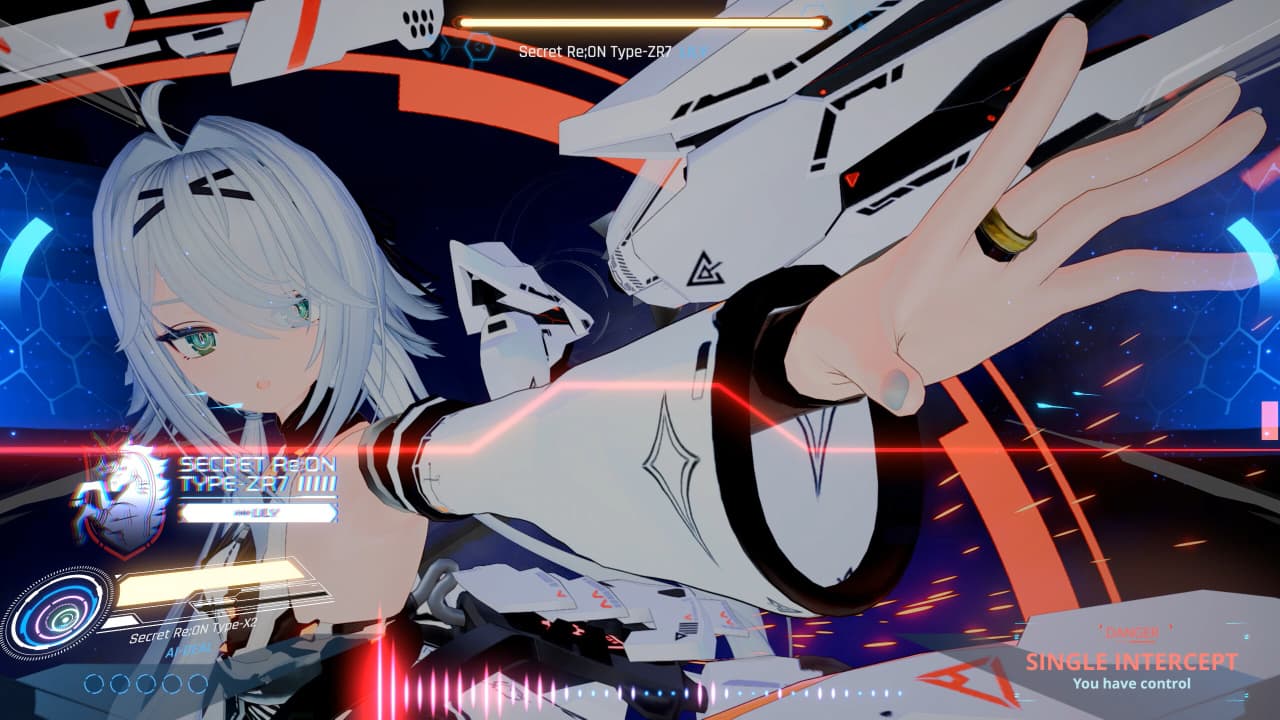Select the LILY name tag banner
Viewport: 1280px width, 720px height.
pos(258,513)
